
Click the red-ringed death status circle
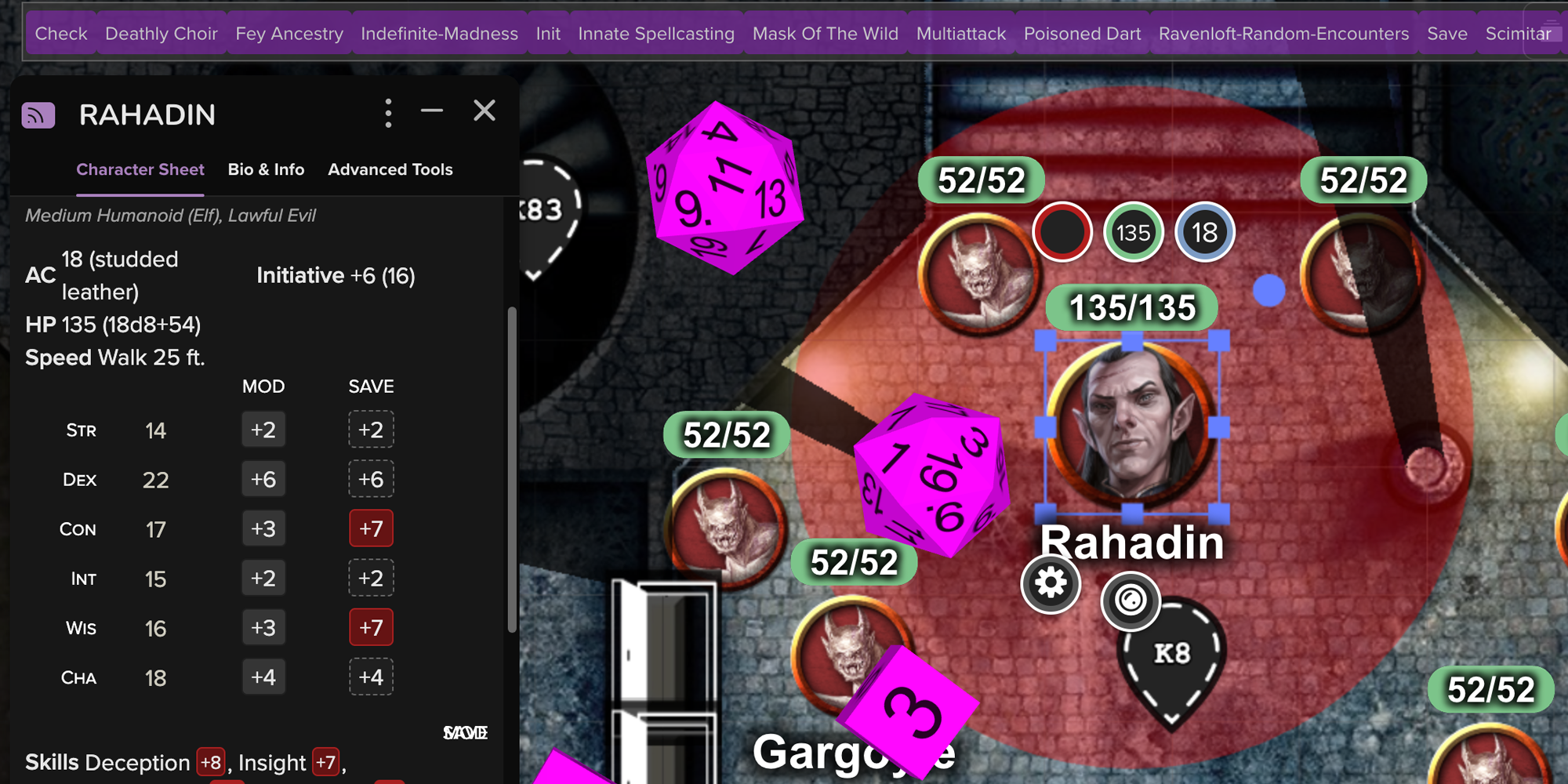click(1063, 232)
